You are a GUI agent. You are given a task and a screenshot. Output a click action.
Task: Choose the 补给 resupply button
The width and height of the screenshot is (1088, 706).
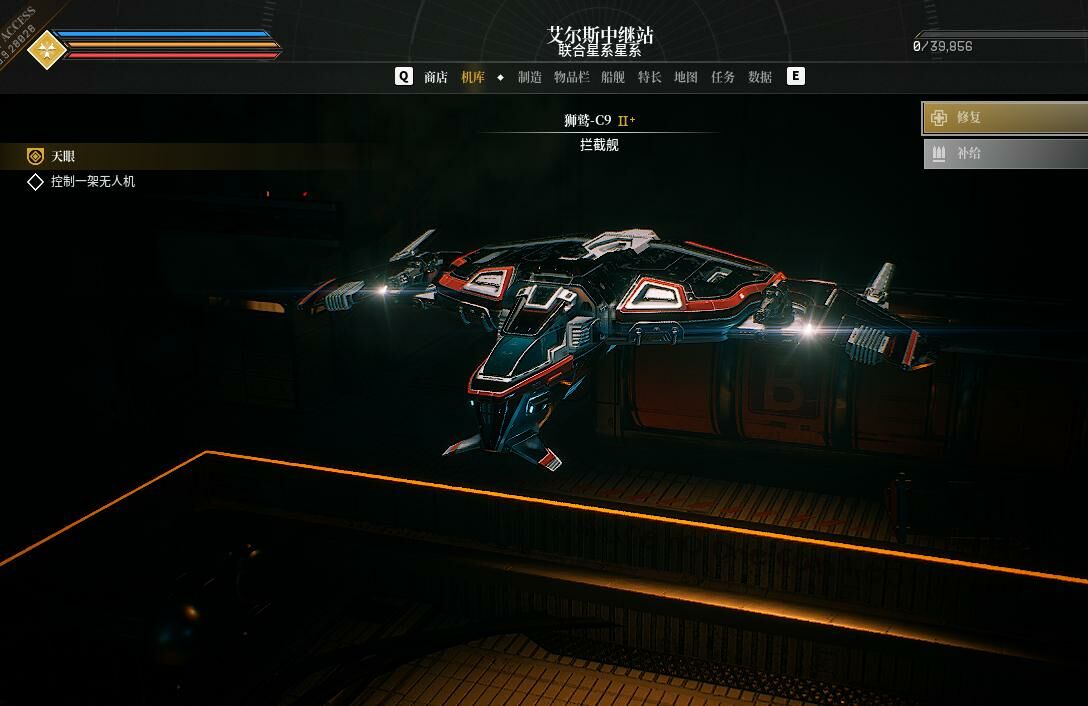[1004, 154]
